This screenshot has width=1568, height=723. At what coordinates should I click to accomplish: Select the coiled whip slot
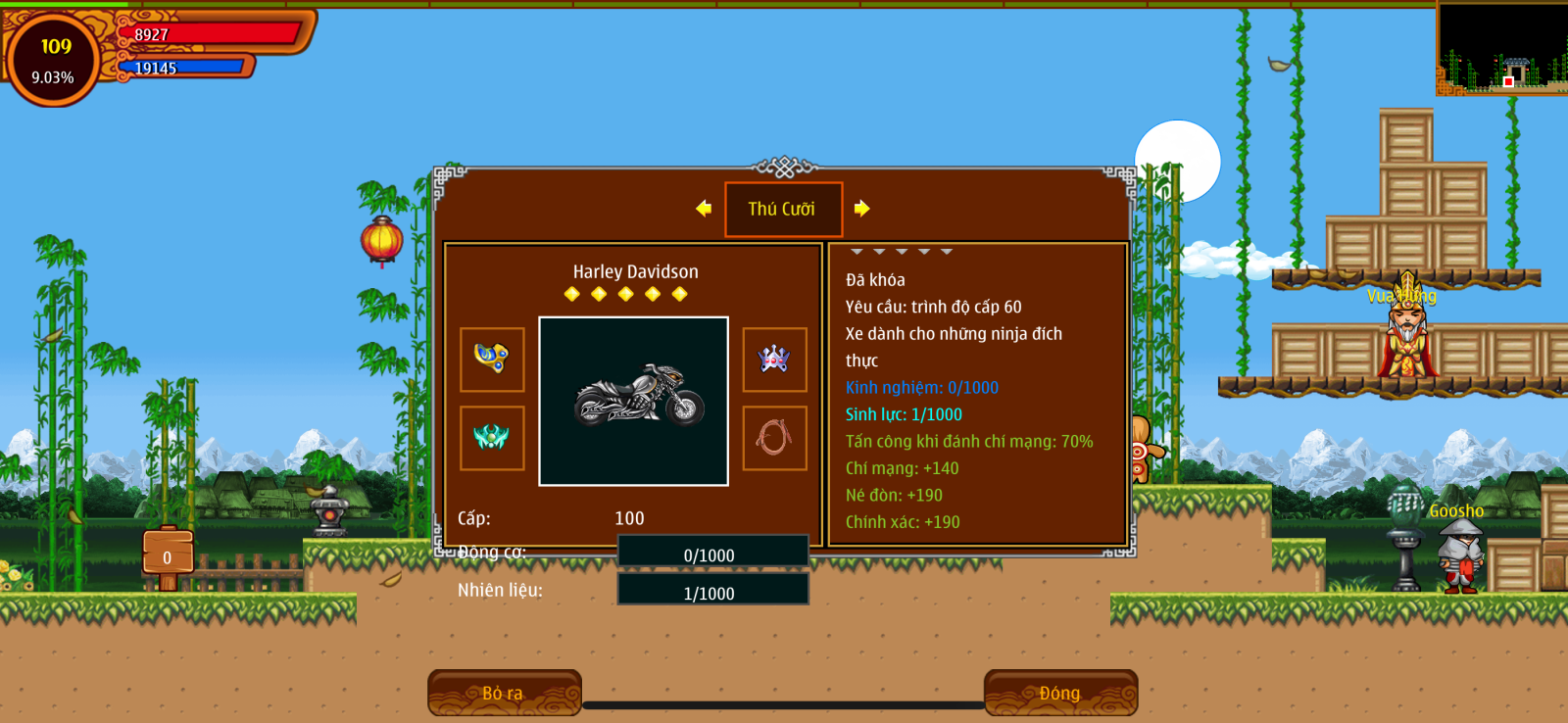pyautogui.click(x=774, y=437)
